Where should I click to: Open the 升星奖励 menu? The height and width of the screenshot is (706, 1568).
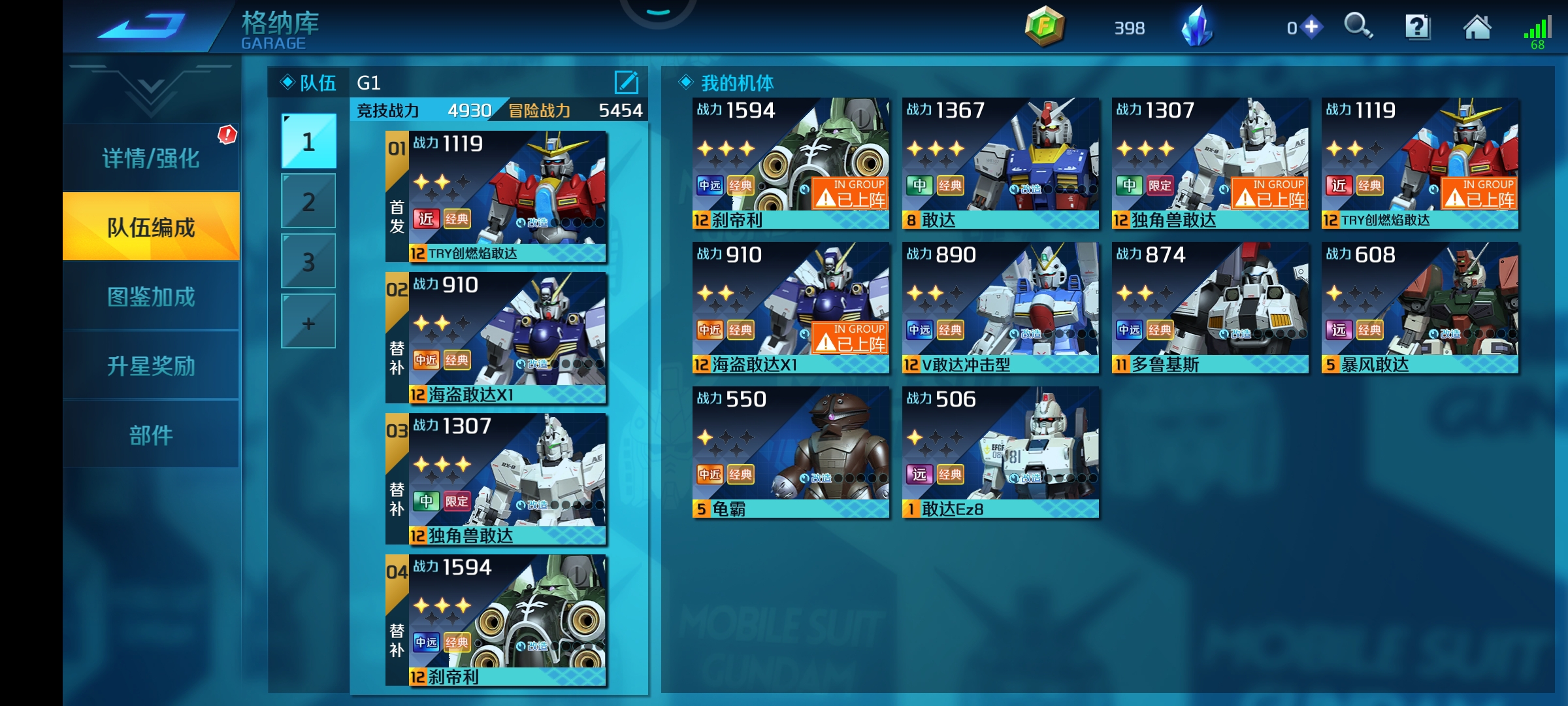[151, 366]
